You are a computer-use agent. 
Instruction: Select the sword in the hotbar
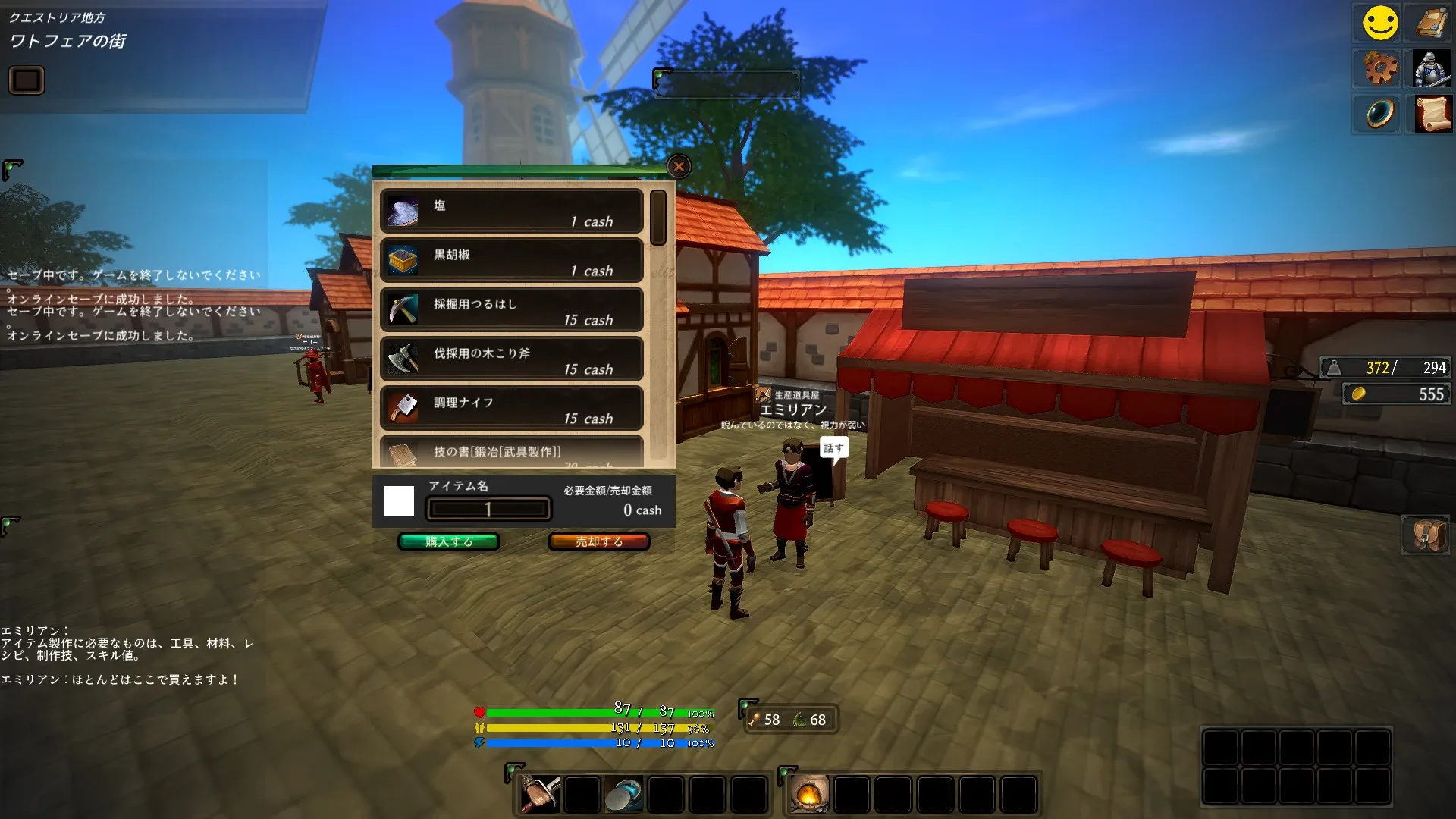click(x=538, y=792)
